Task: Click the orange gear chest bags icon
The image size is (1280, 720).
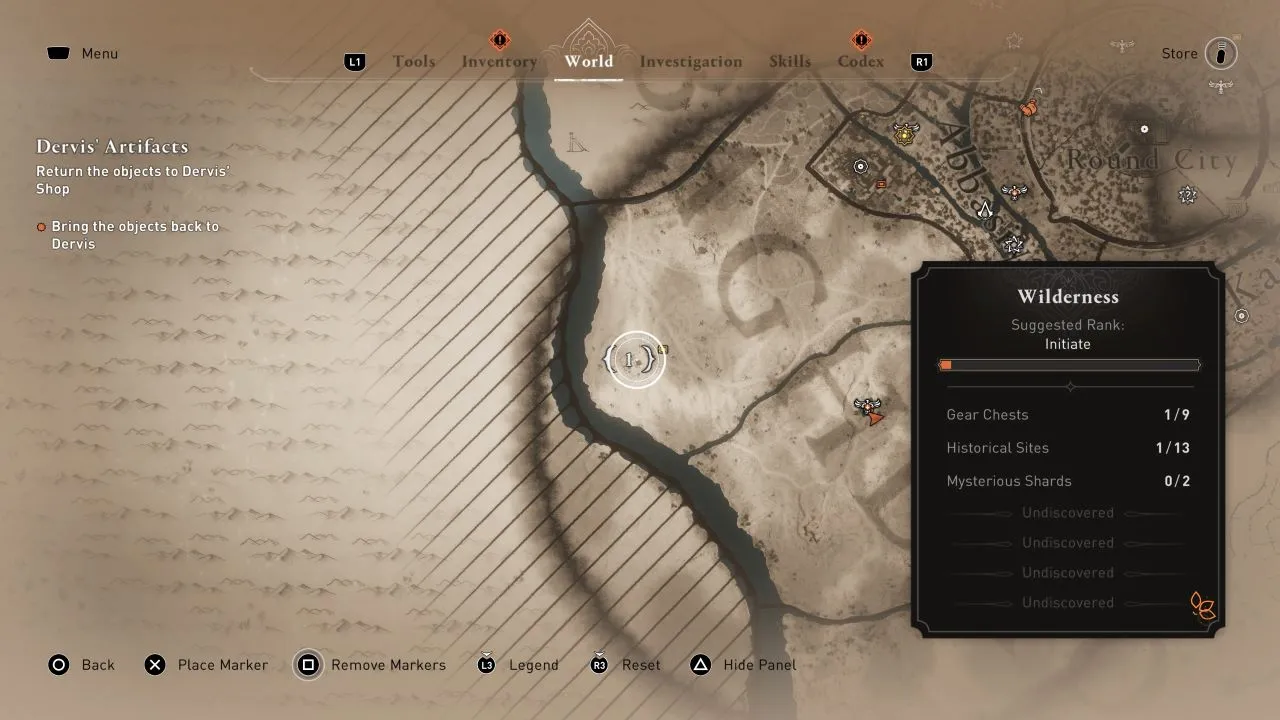Action: [1028, 107]
